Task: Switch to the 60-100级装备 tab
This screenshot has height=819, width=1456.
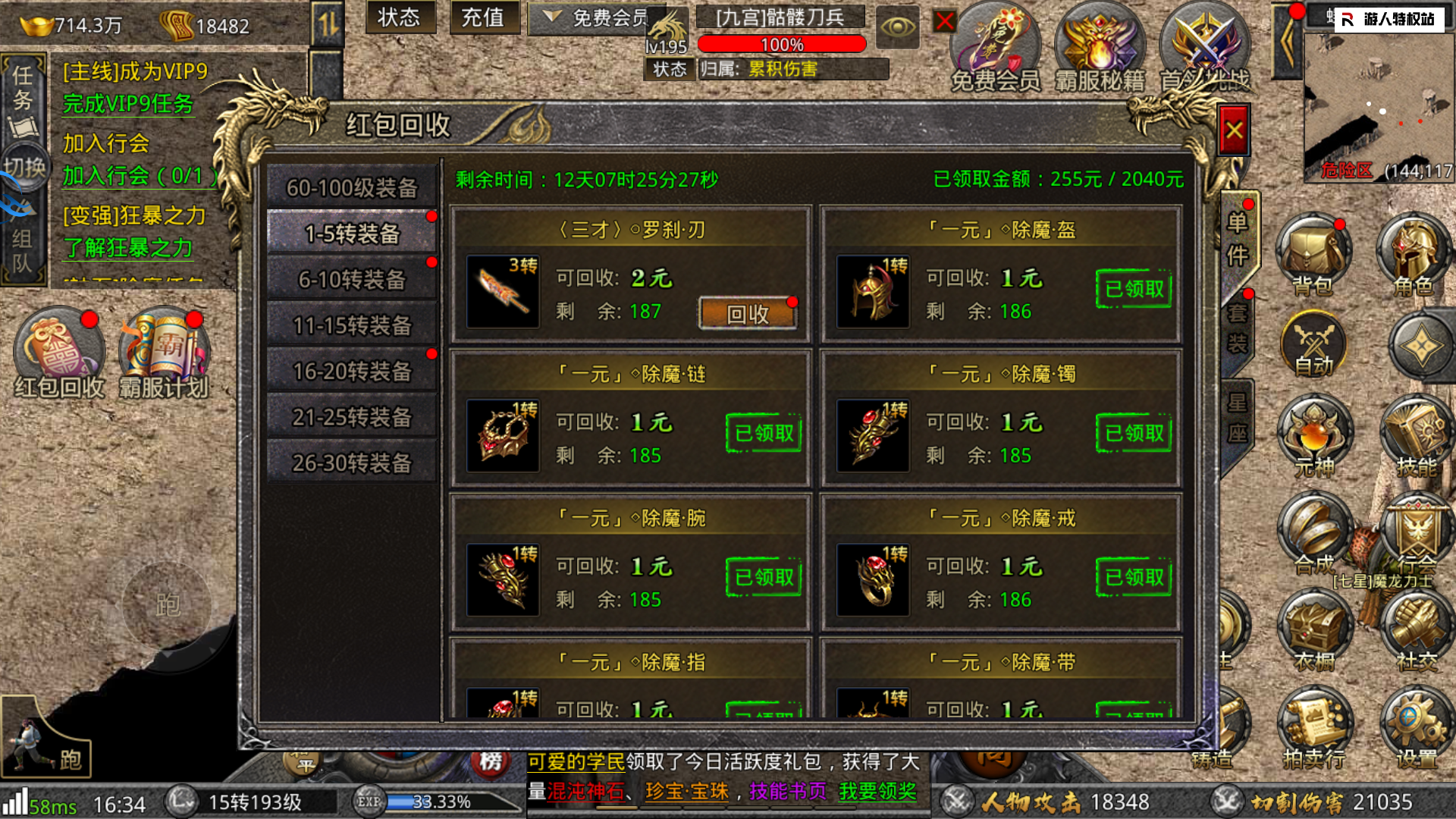Action: (352, 187)
